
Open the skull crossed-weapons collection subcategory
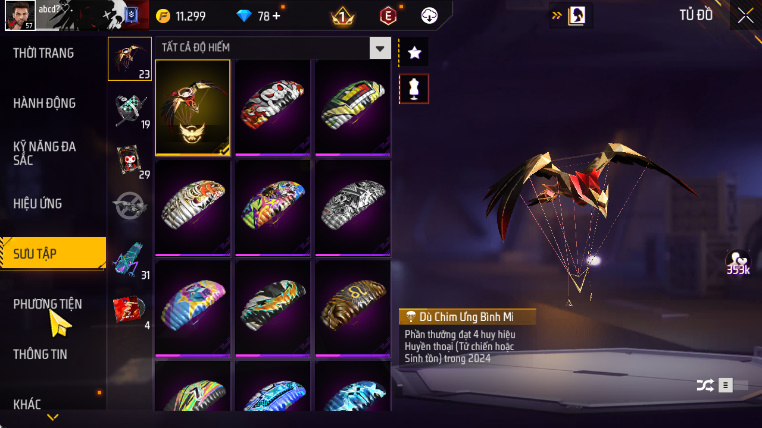tap(129, 108)
